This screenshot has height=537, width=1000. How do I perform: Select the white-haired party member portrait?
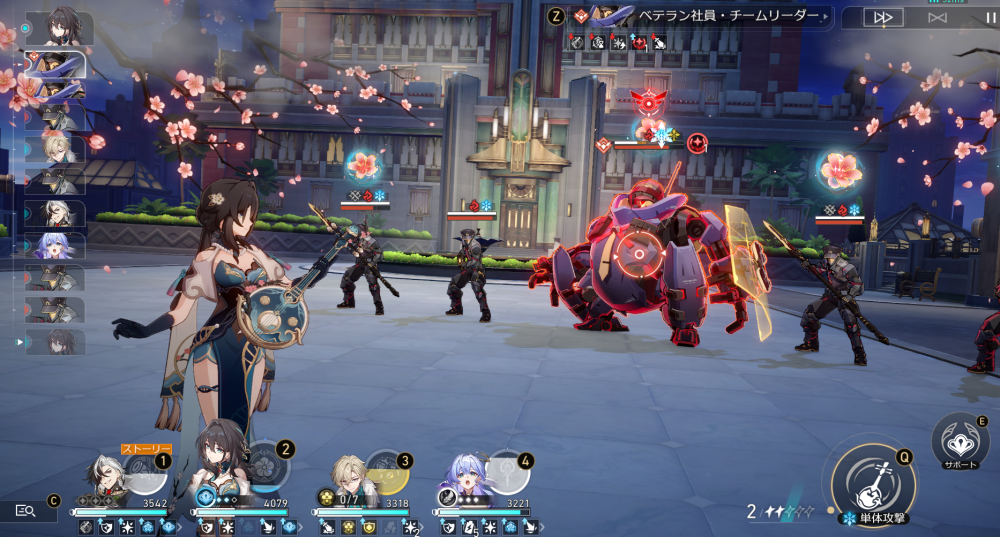coord(103,478)
